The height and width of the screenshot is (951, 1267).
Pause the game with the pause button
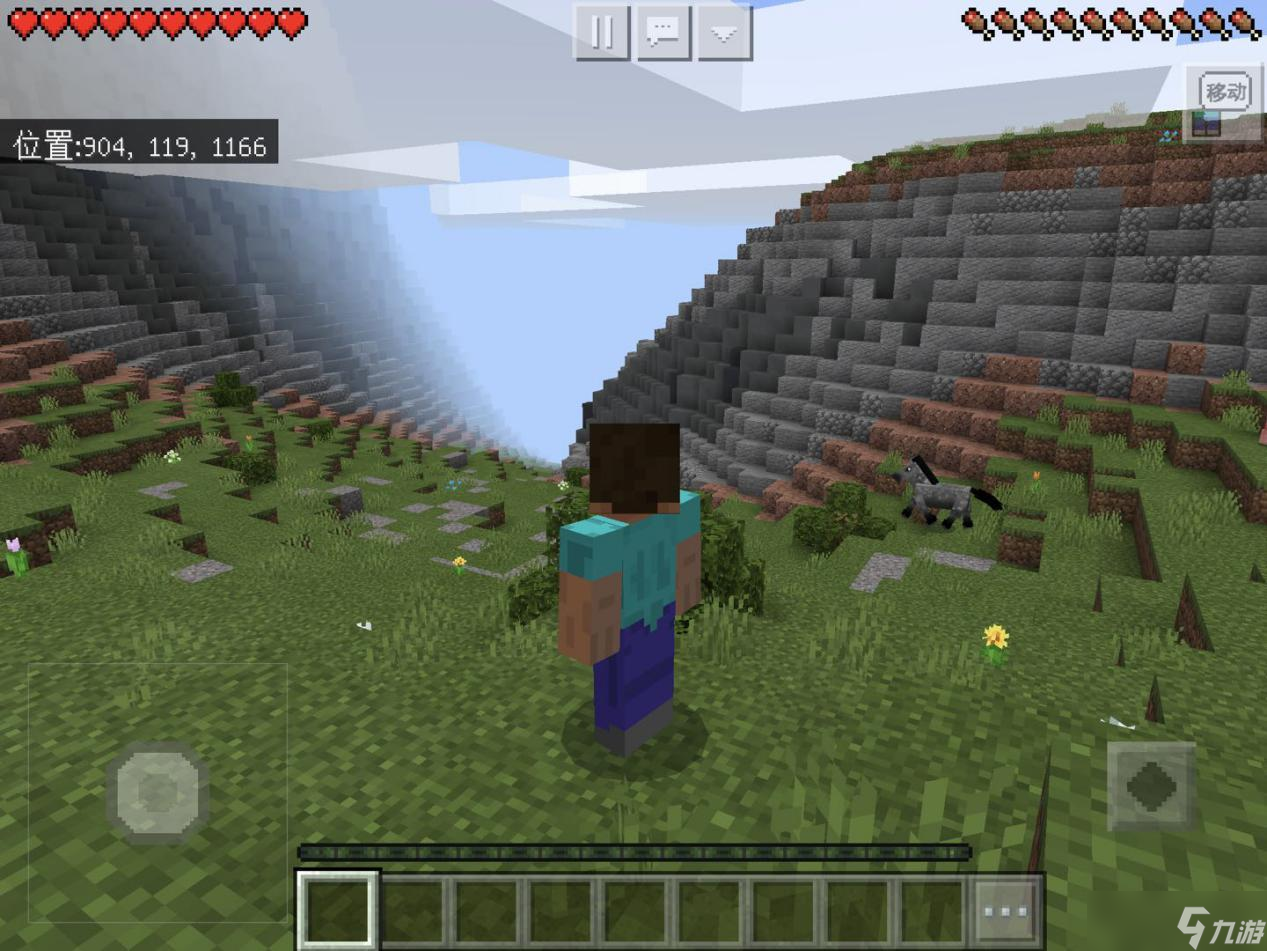click(x=602, y=33)
